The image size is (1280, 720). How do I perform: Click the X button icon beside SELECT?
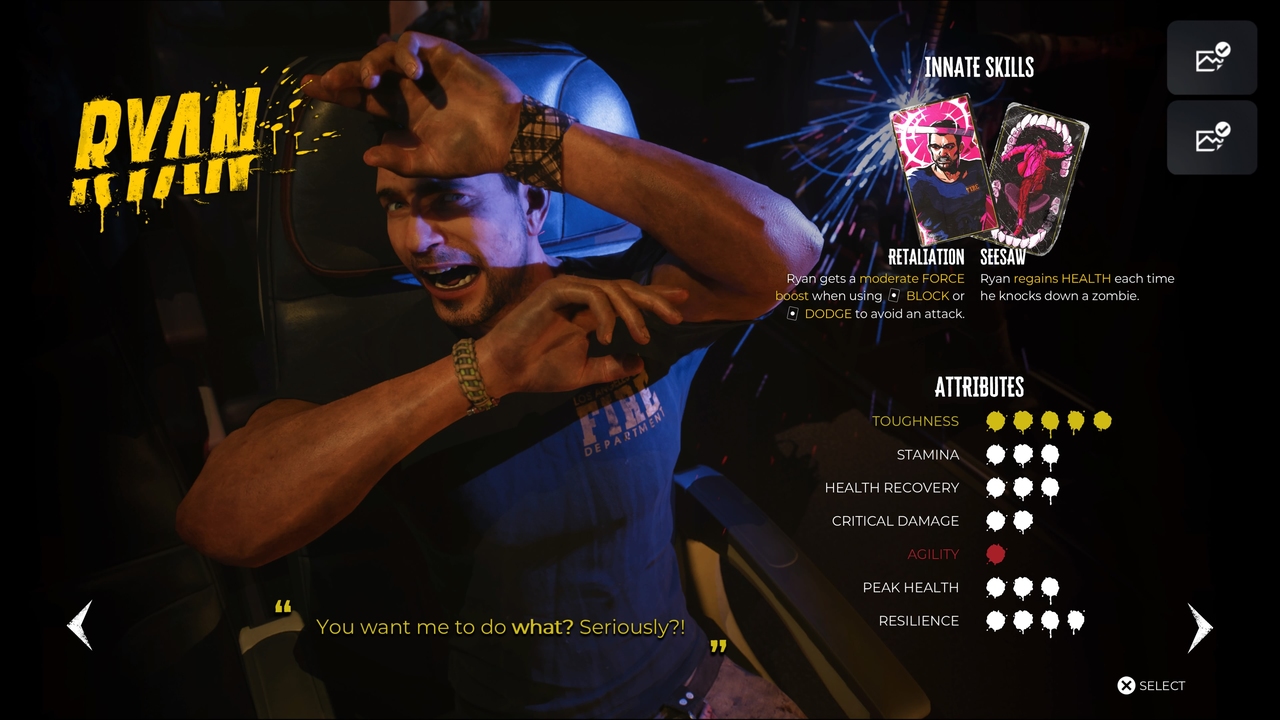point(1125,685)
